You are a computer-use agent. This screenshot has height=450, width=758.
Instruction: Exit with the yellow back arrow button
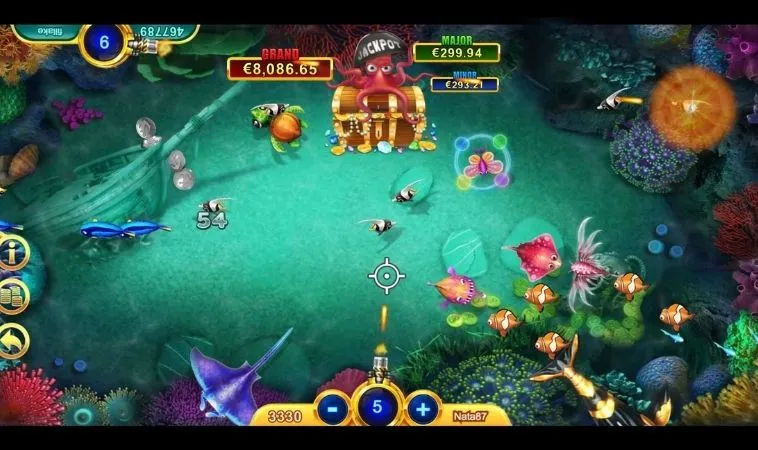[12, 342]
